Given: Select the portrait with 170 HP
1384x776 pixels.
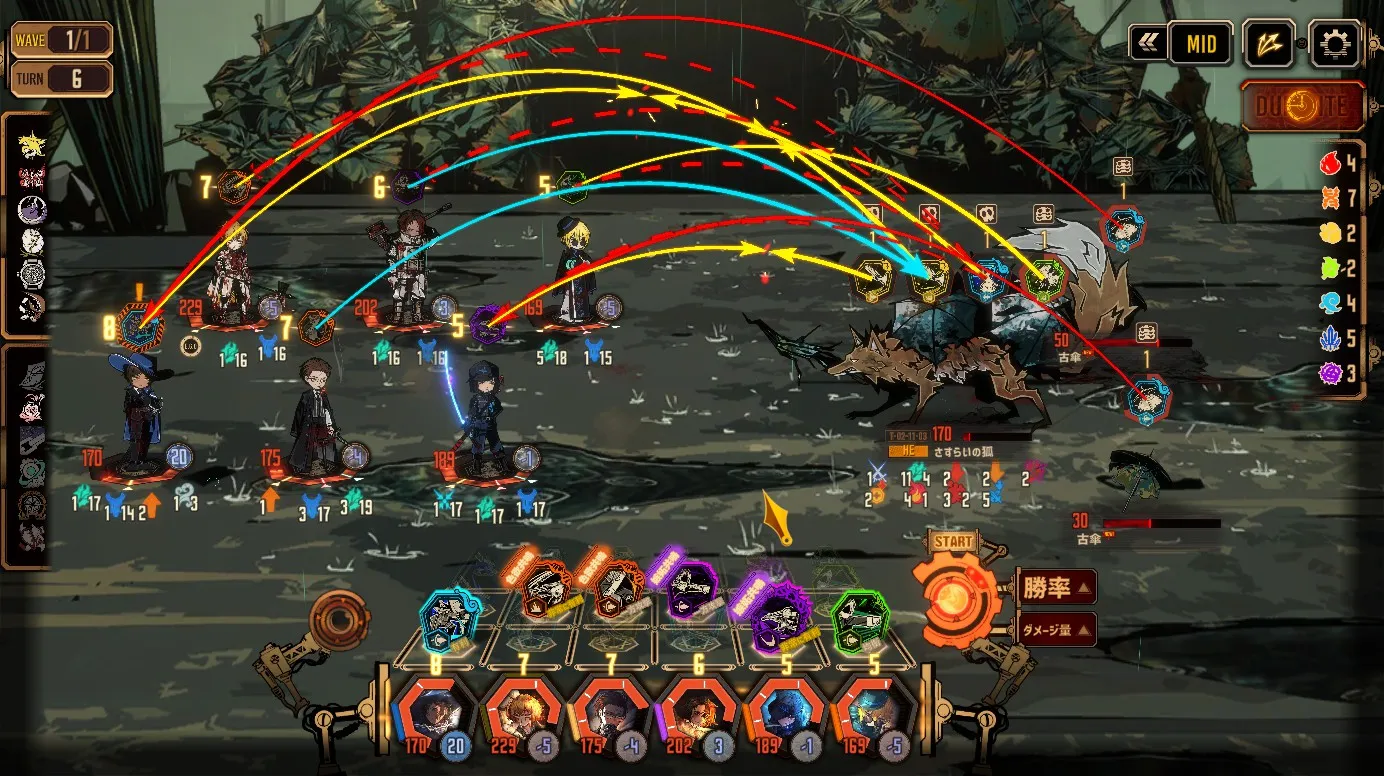Looking at the screenshot, I should tap(431, 712).
